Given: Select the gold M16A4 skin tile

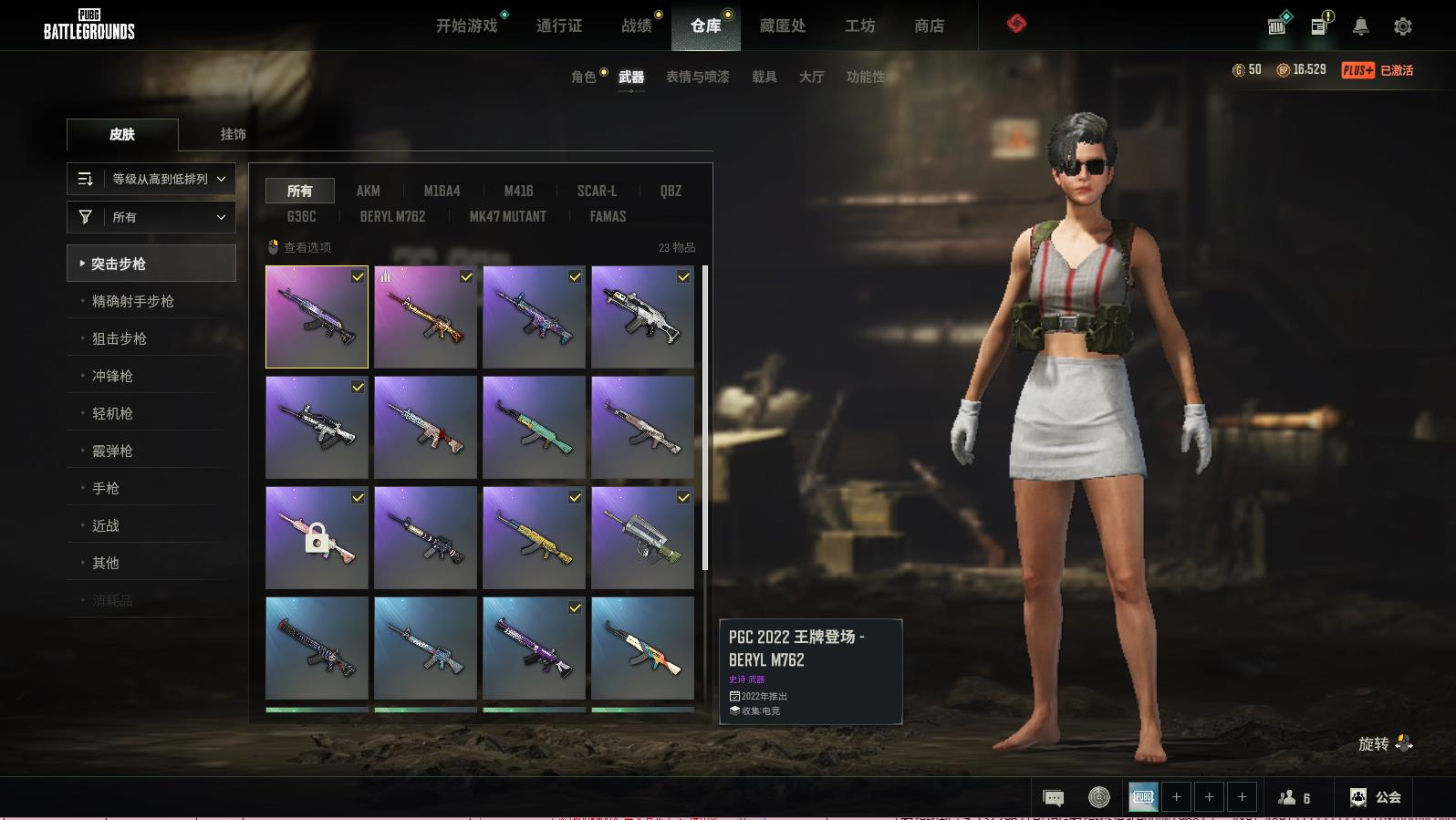Looking at the screenshot, I should click(x=425, y=317).
